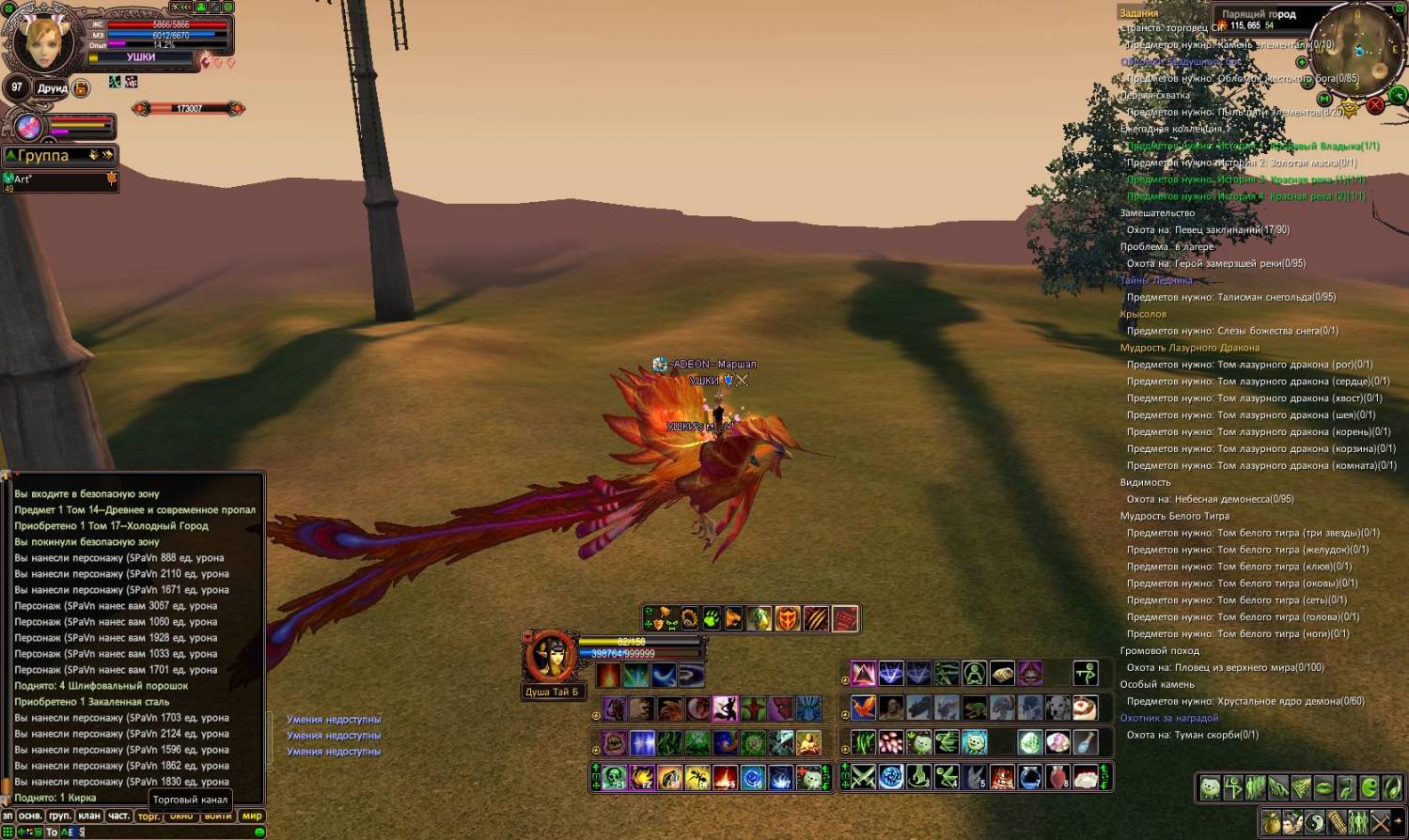Select party member Art* in group list
The height and width of the screenshot is (840, 1409).
[58, 179]
